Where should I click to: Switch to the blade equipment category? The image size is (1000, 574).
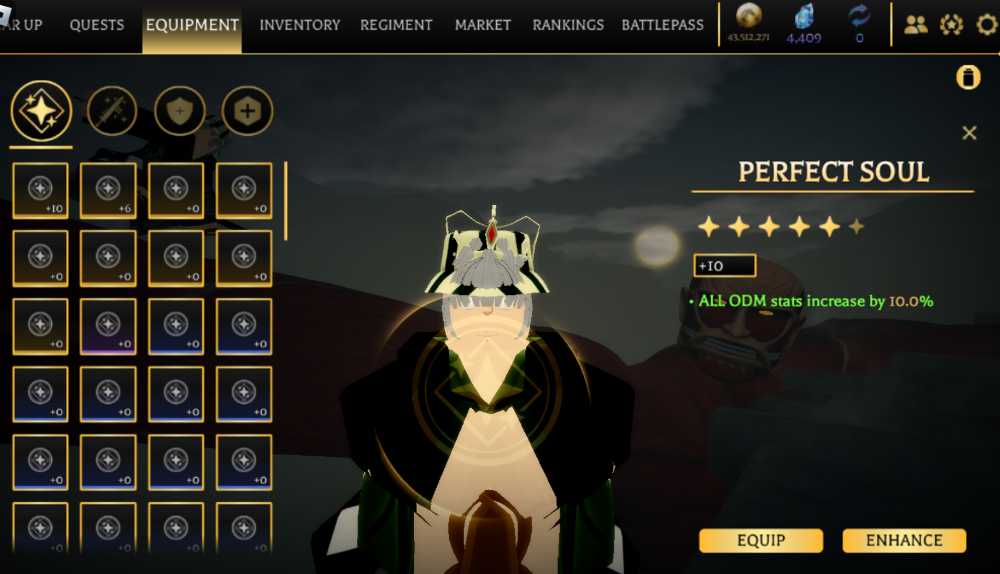(112, 111)
